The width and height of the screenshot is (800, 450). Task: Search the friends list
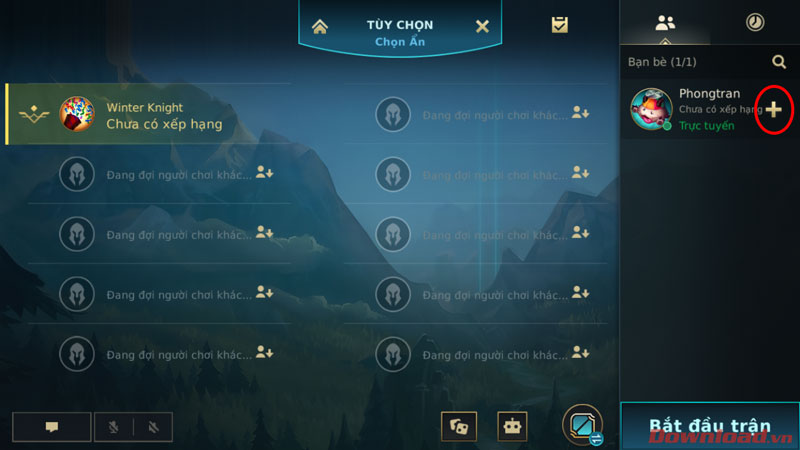point(779,62)
